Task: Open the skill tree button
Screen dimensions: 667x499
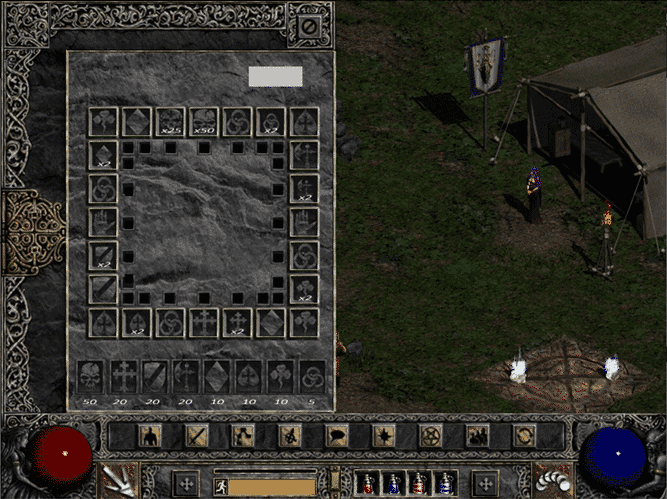Action: click(244, 435)
